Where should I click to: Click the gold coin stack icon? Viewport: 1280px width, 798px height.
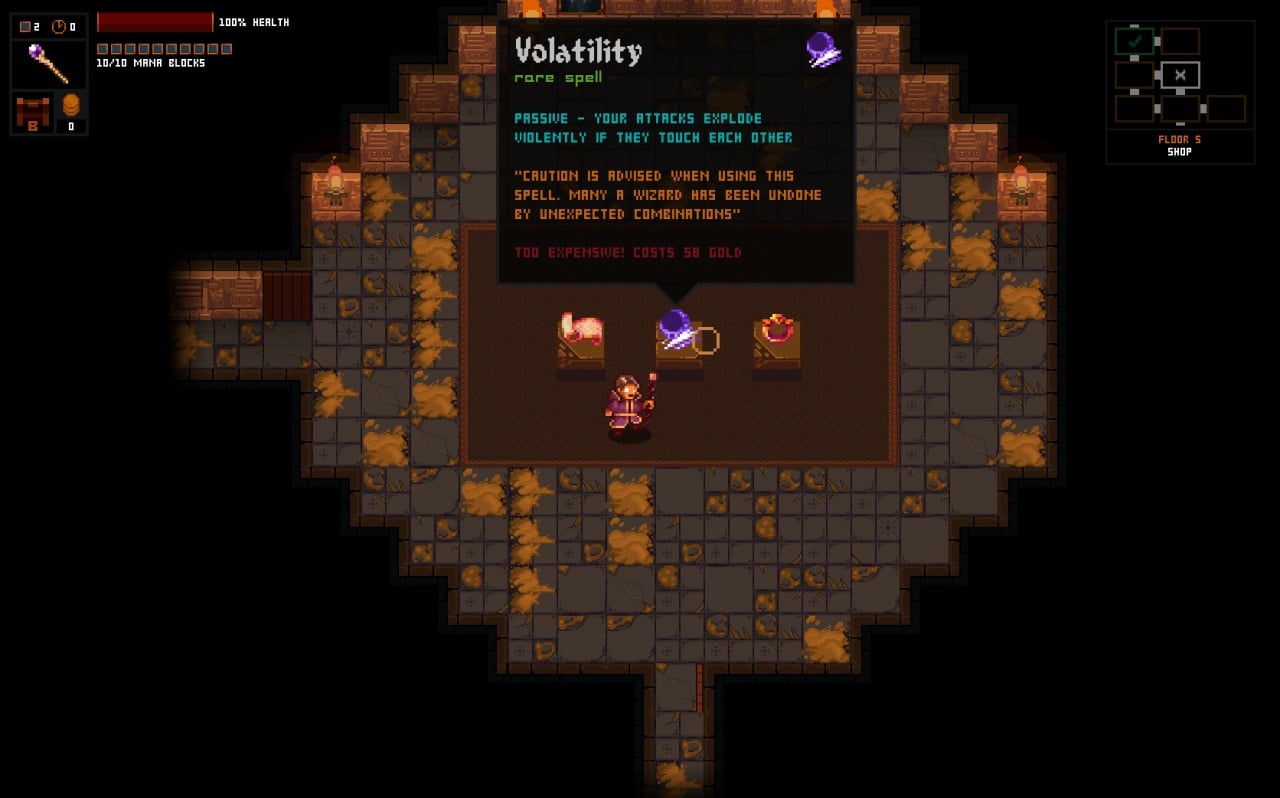point(71,105)
